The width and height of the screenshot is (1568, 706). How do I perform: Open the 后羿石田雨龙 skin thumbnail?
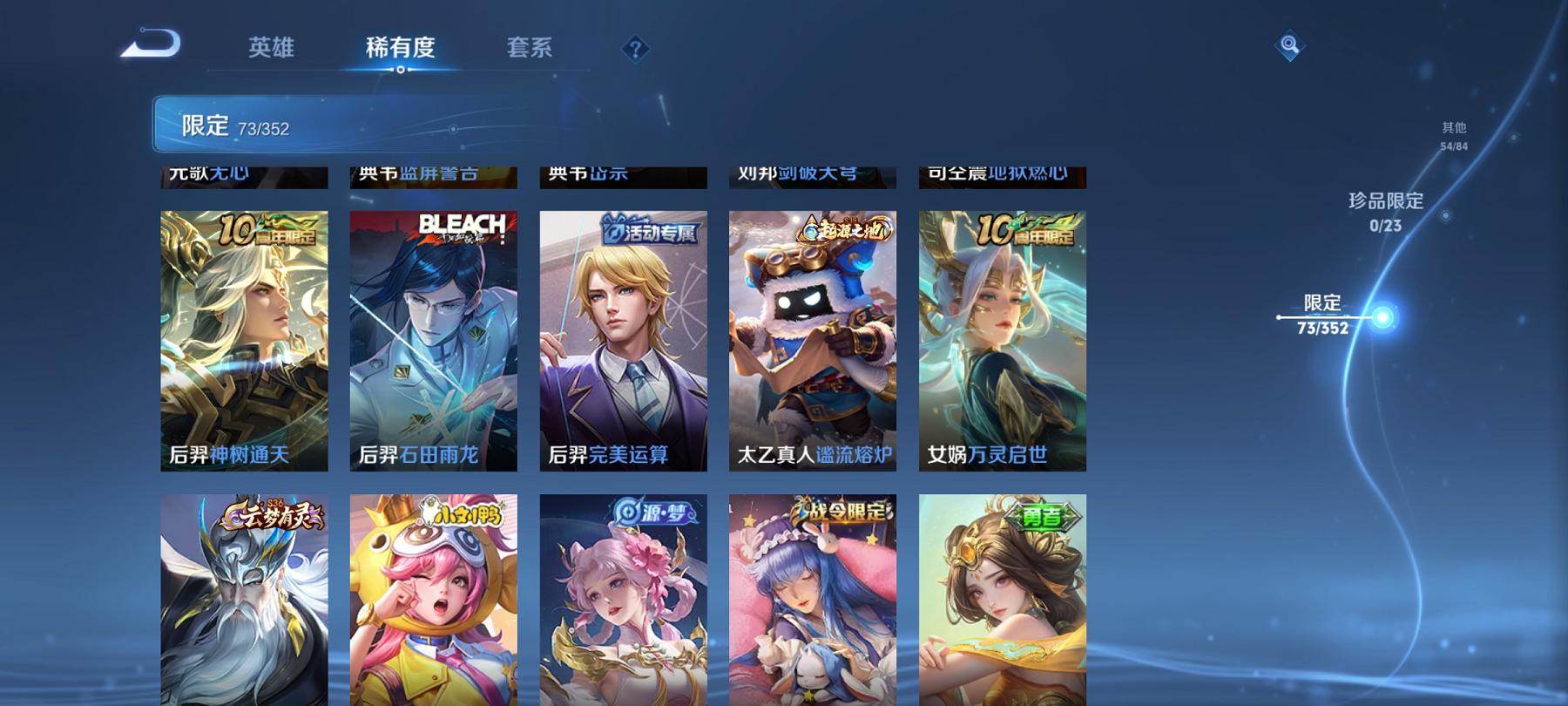(433, 340)
